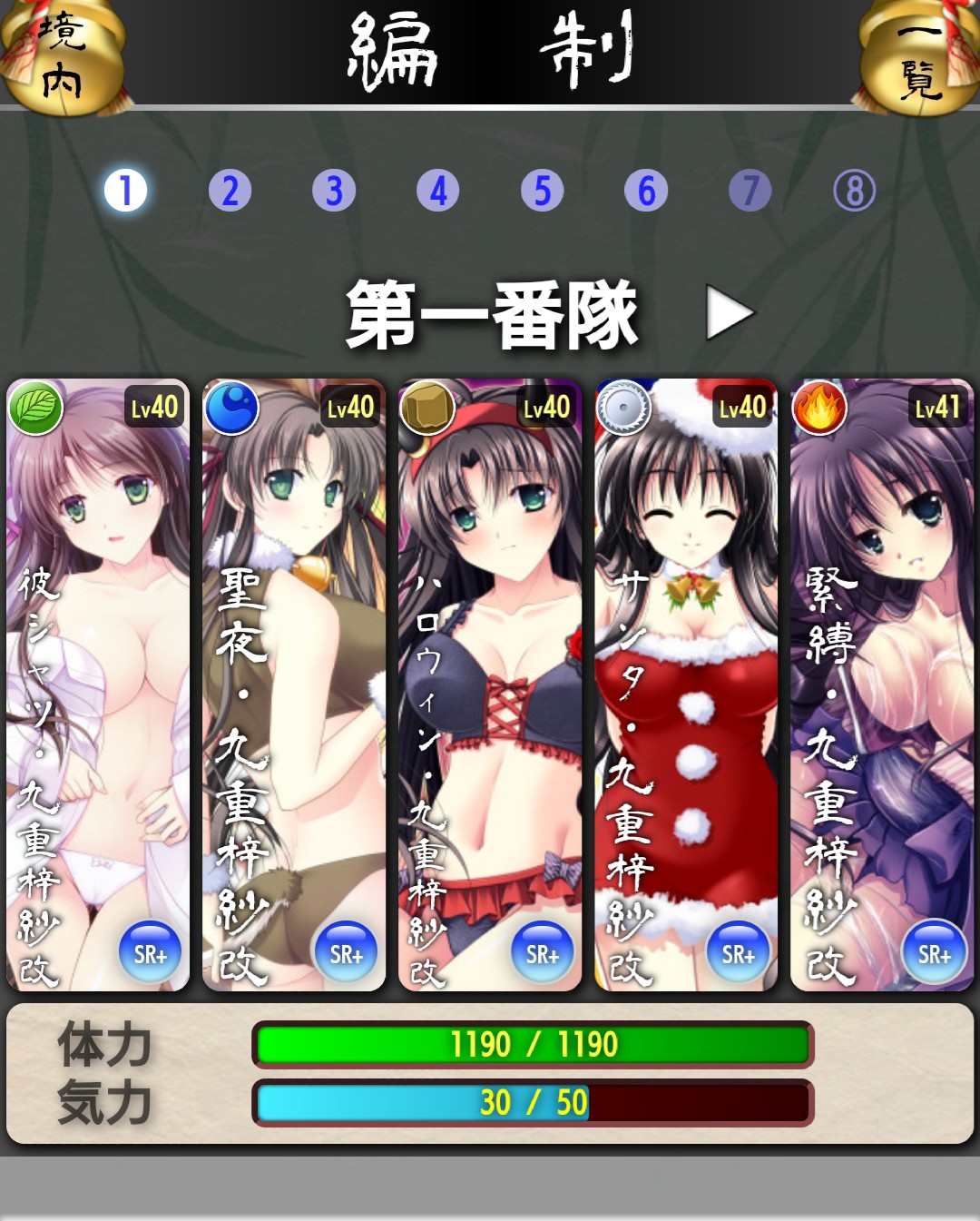Image resolution: width=980 pixels, height=1221 pixels.
Task: Go to squad tab 6
Action: tap(646, 191)
